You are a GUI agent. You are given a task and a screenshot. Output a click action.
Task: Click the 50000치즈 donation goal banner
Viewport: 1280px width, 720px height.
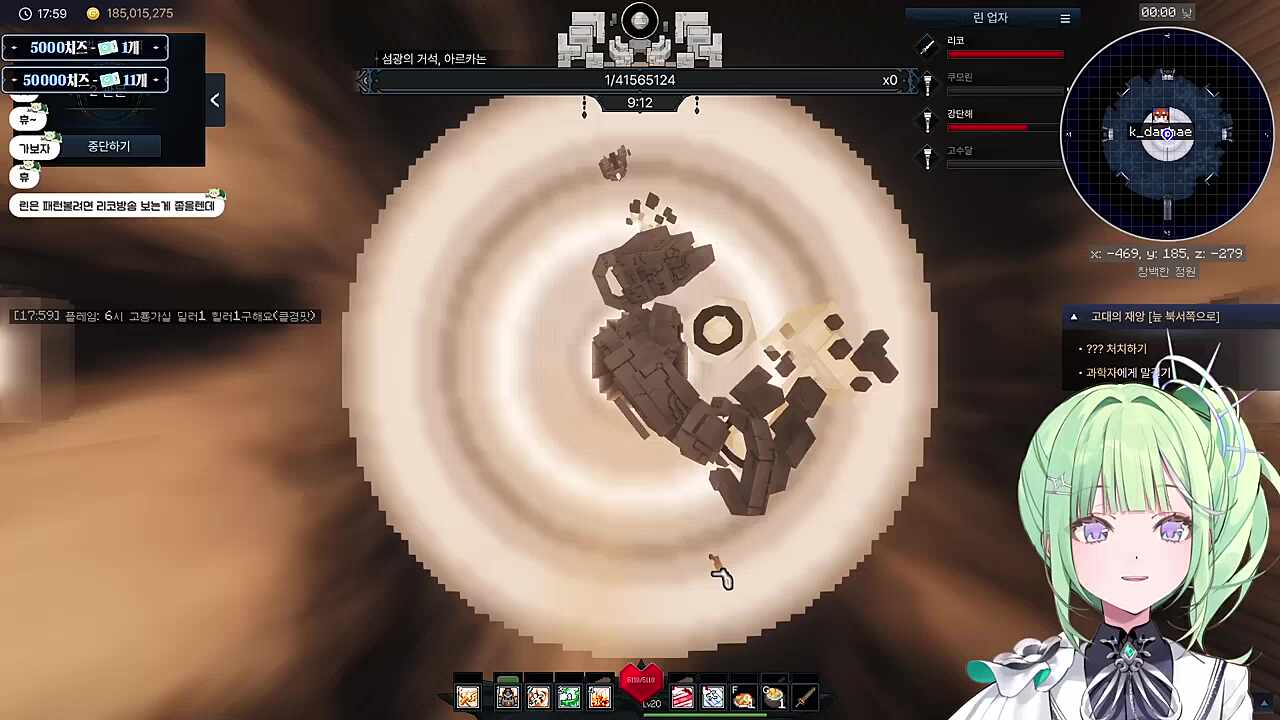85,80
